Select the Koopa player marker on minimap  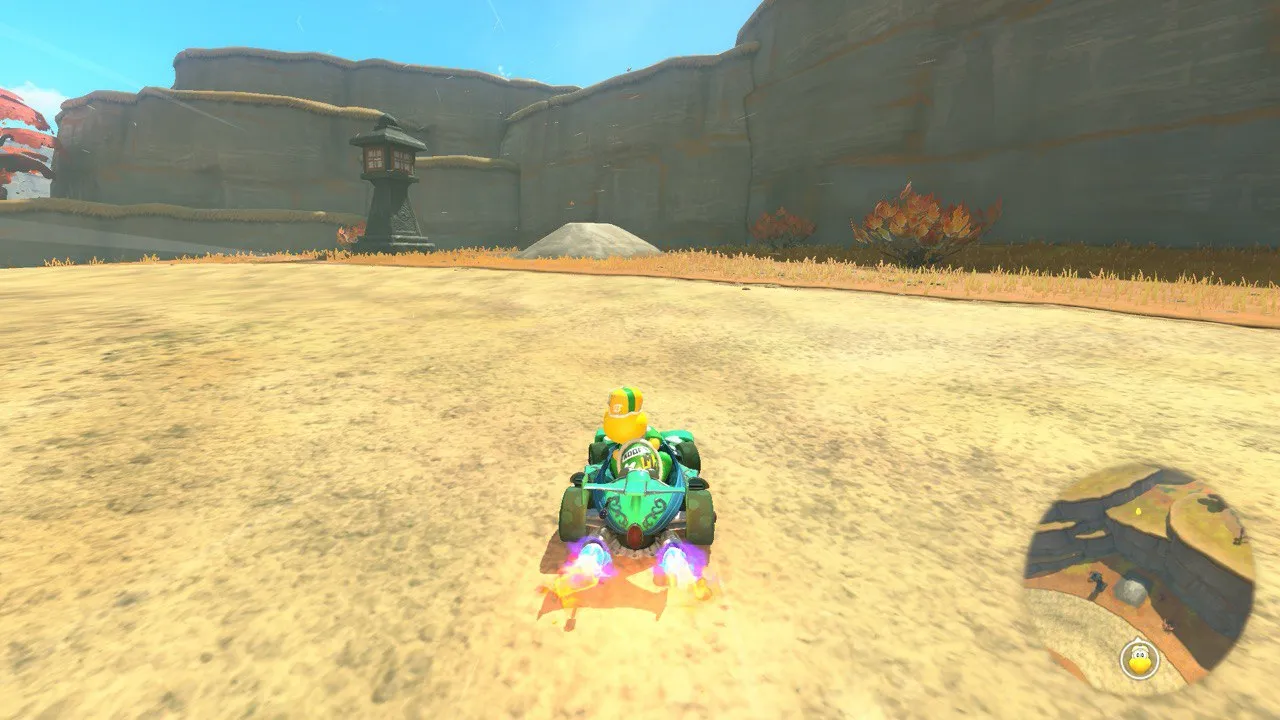point(1138,660)
